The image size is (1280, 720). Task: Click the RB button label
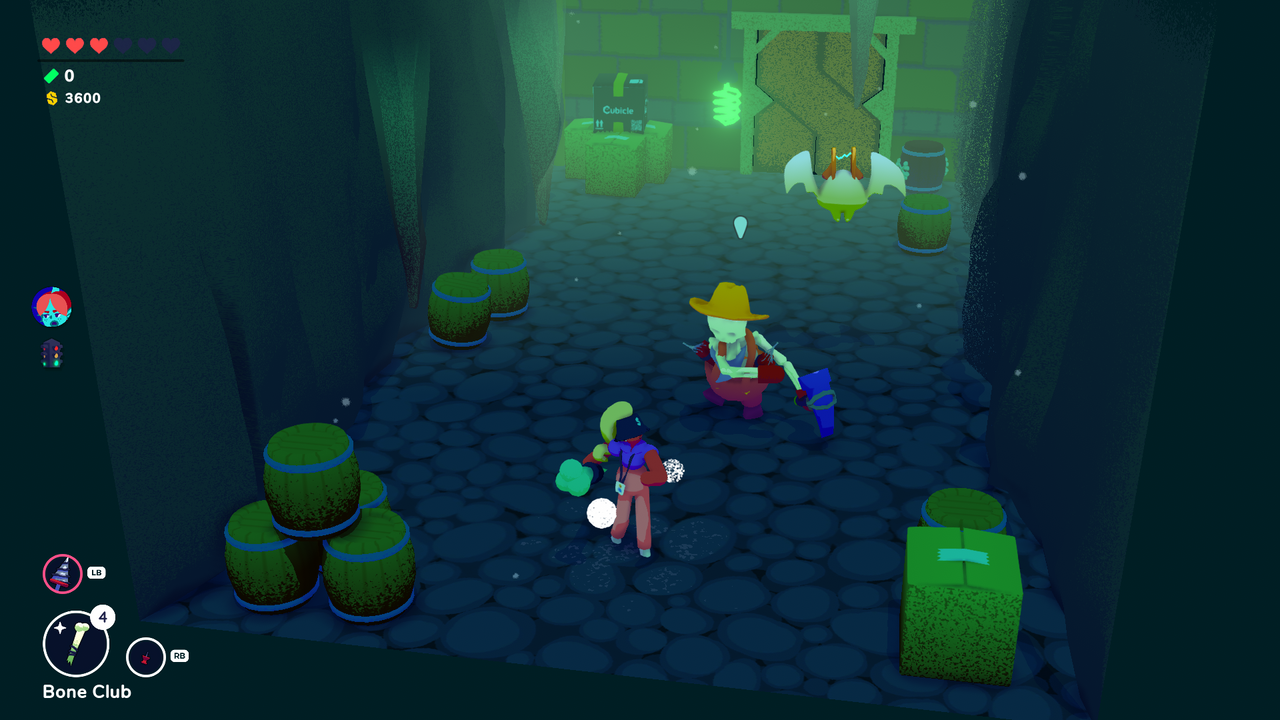[x=178, y=658]
